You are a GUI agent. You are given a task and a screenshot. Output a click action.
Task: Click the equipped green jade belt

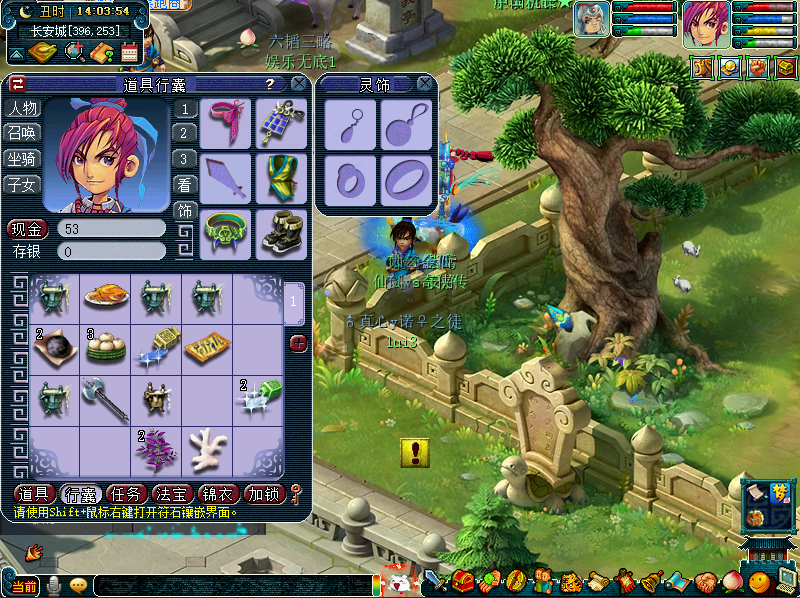point(226,232)
